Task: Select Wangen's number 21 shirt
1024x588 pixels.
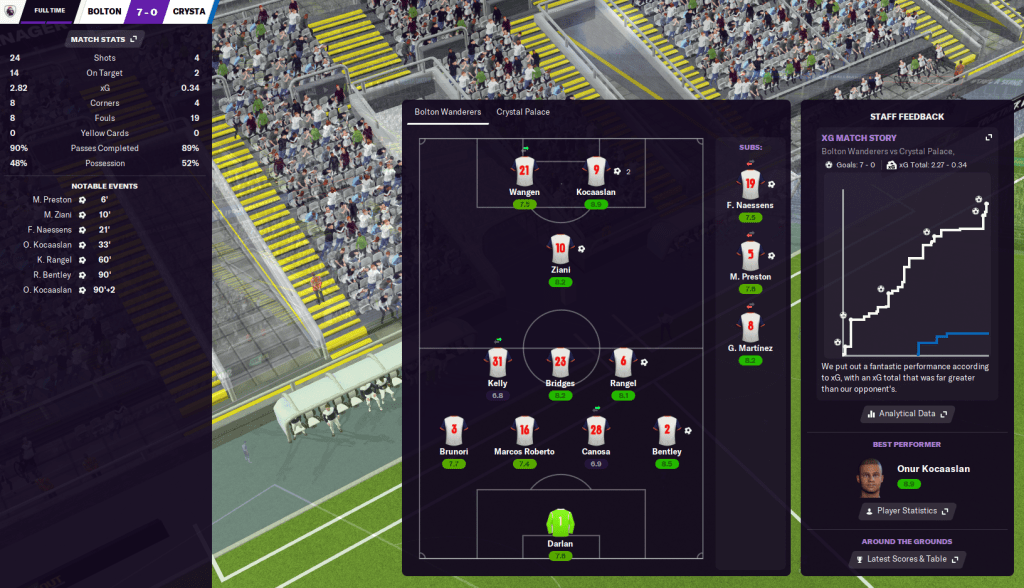Action: click(x=524, y=171)
